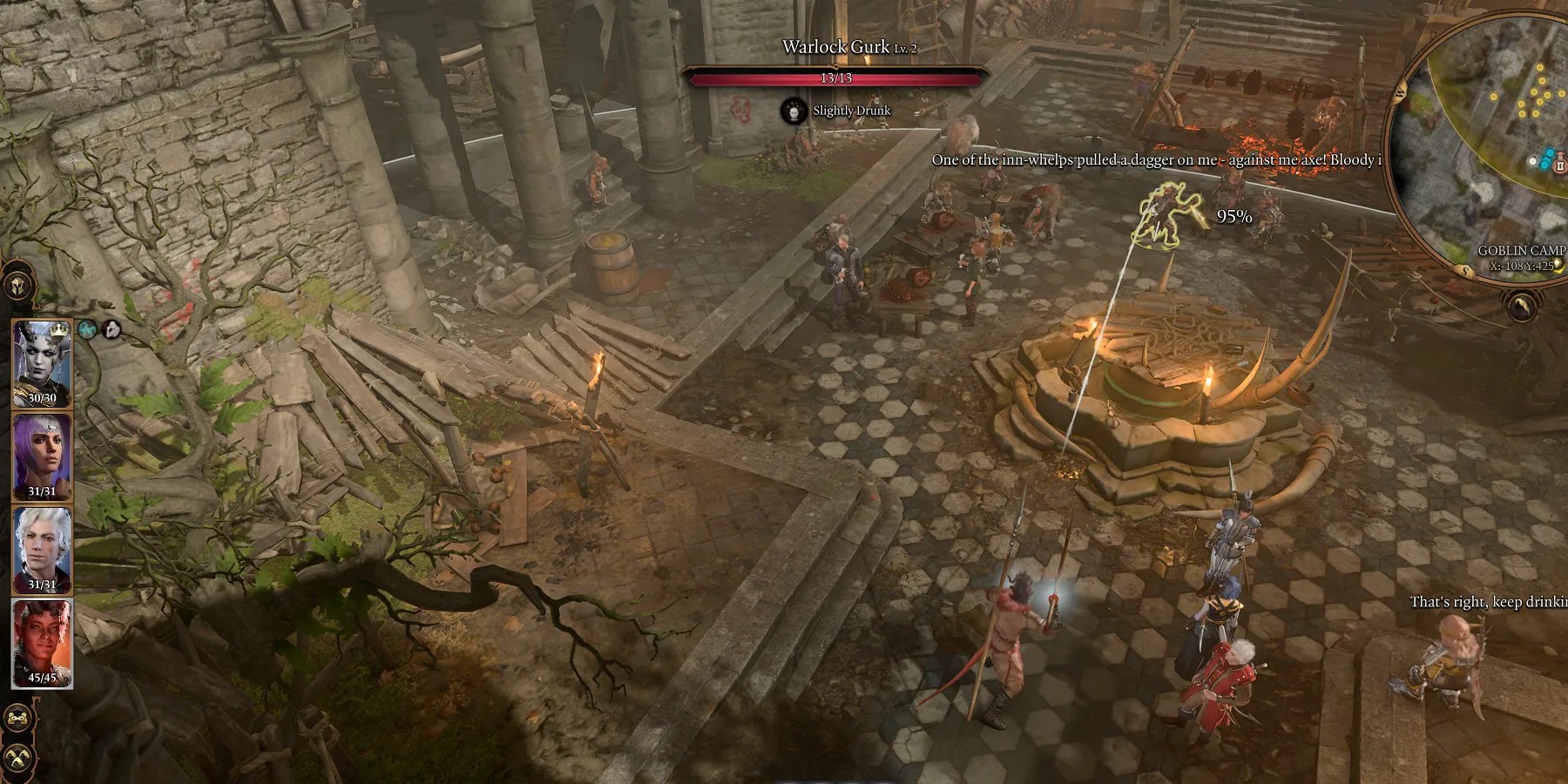Toggle the linked-chain group mode button
This screenshot has width=1568, height=784.
pos(17,719)
